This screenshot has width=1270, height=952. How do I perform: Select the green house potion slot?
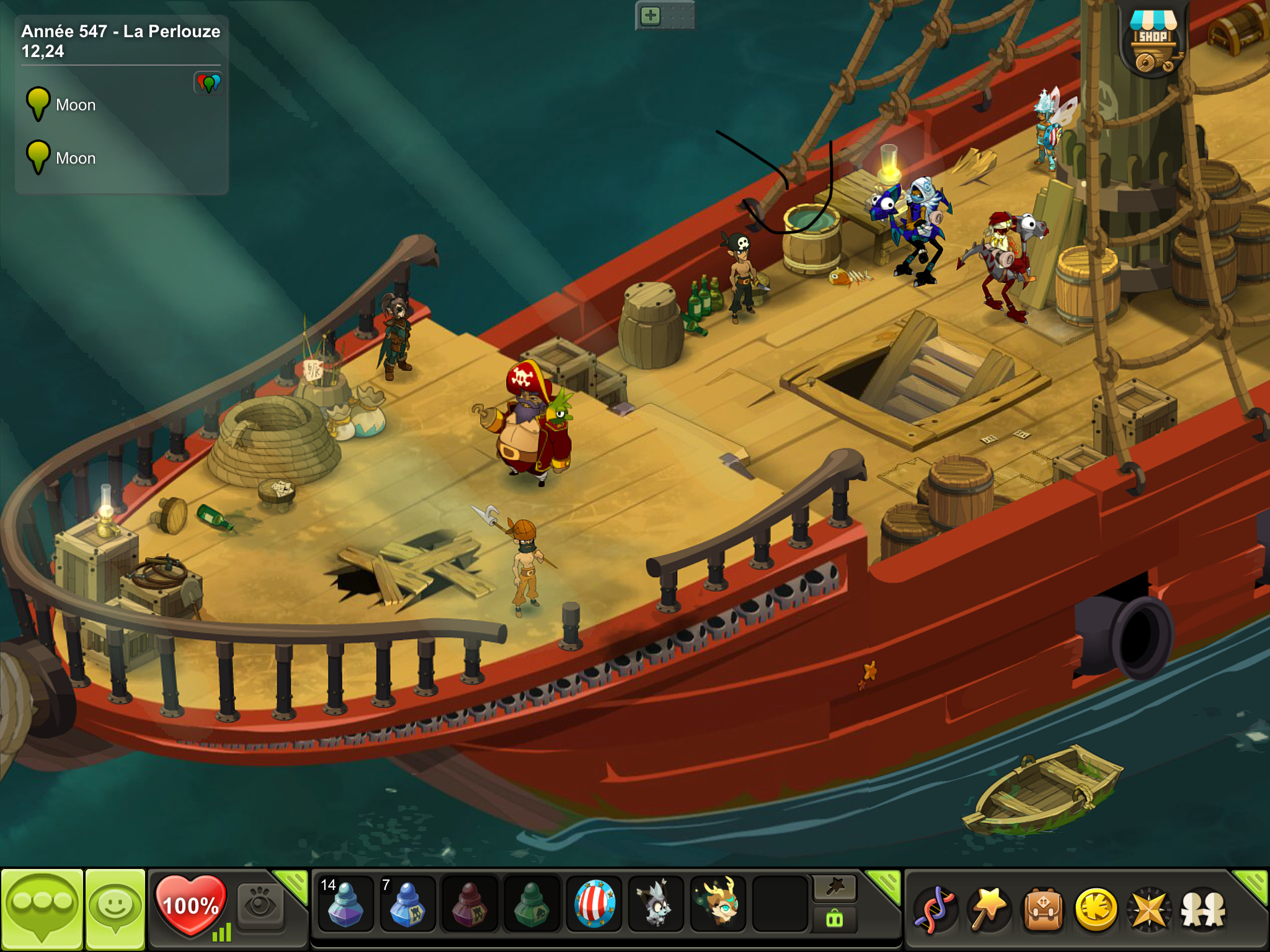point(531,905)
